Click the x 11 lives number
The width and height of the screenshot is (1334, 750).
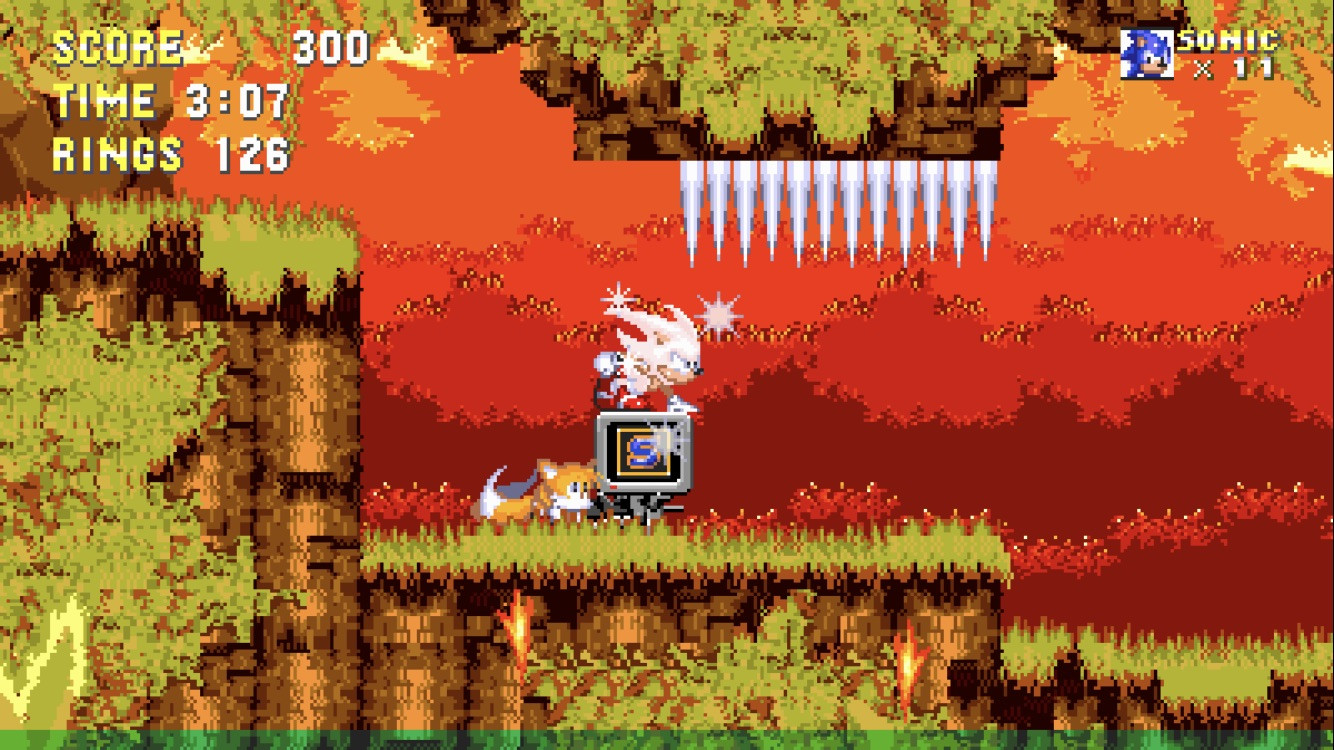1237,66
